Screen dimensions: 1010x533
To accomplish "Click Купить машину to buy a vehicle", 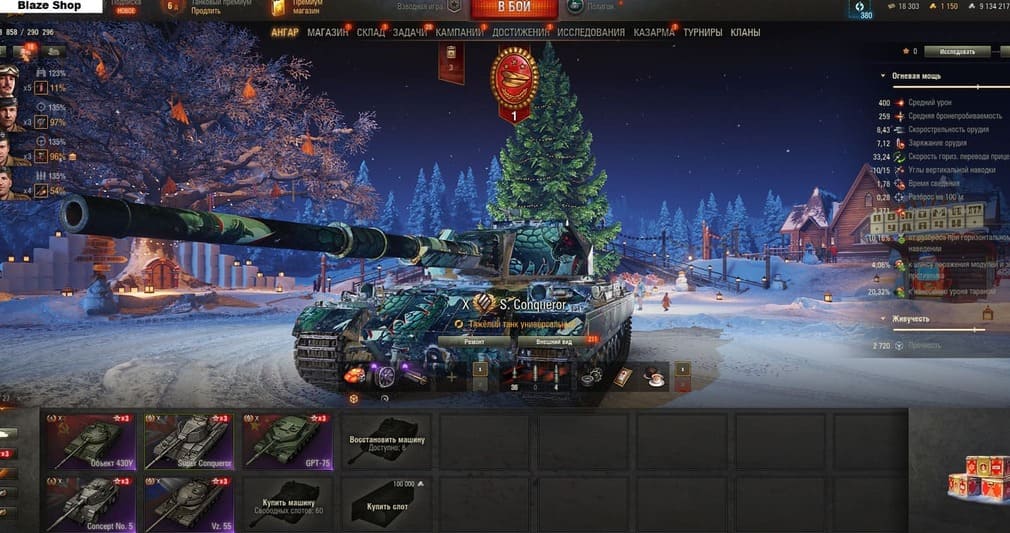I will pos(288,503).
